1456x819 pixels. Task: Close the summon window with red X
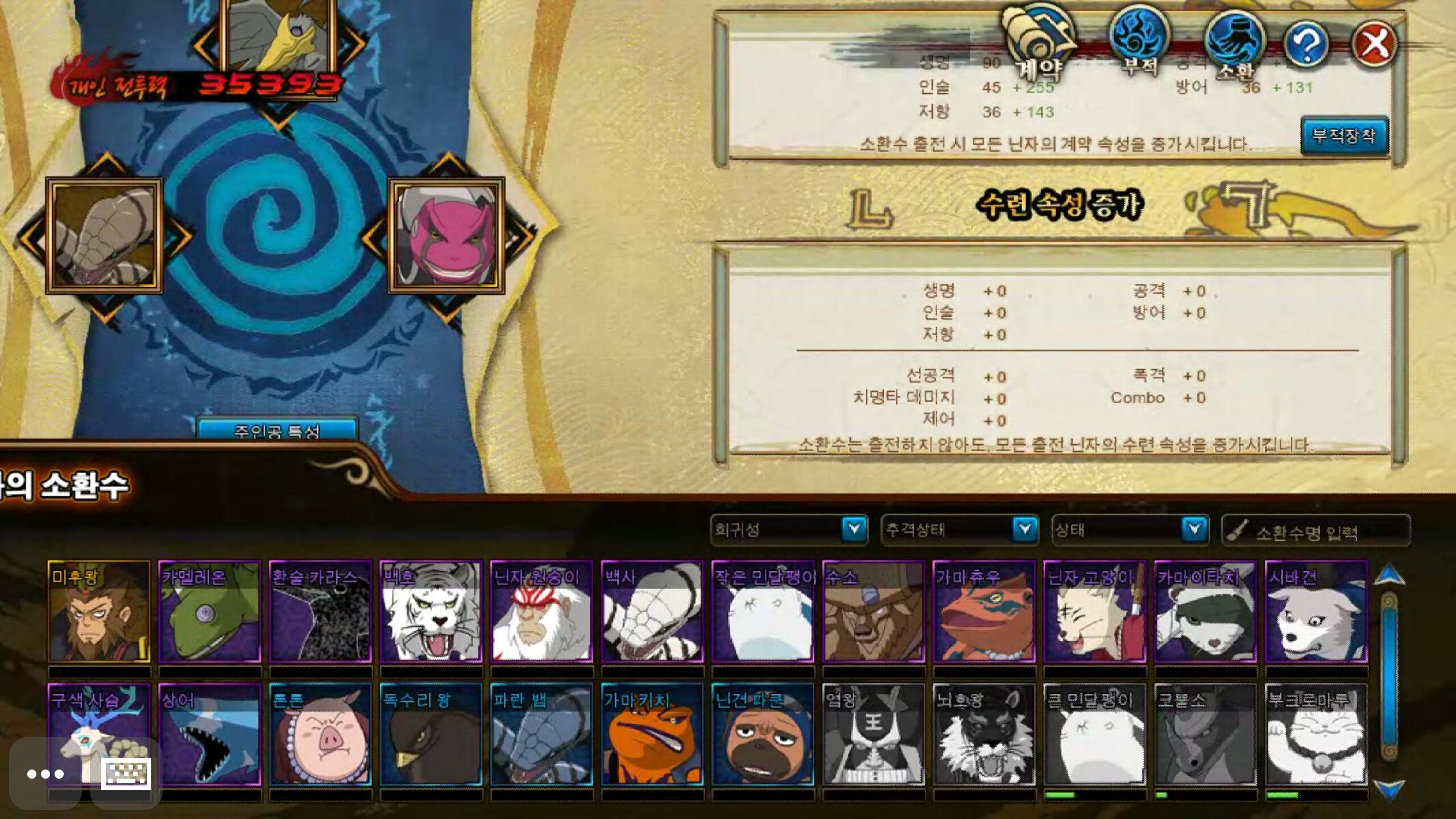click(x=1374, y=44)
